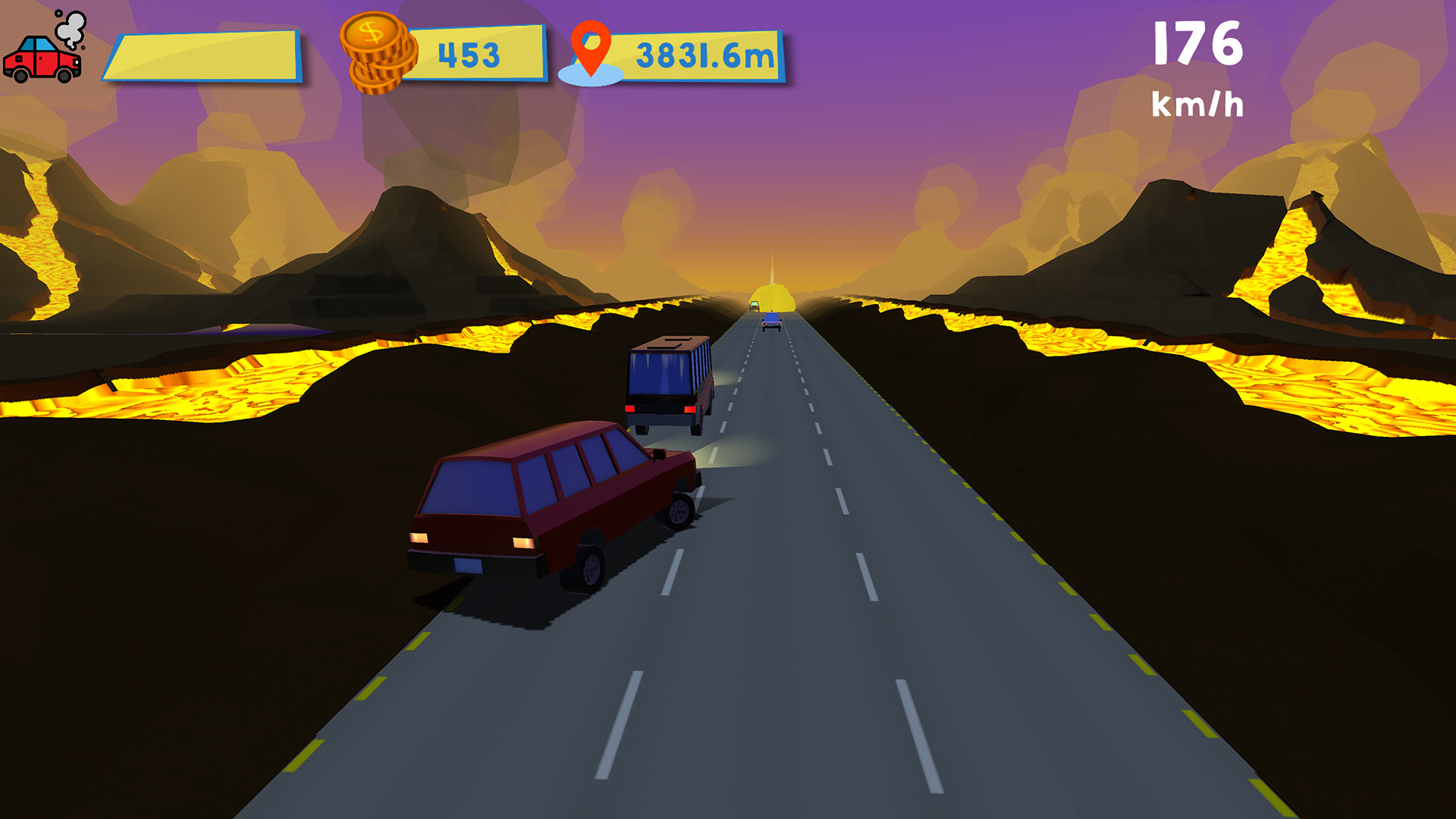Click the distance readout showing 3831.6m

(704, 55)
